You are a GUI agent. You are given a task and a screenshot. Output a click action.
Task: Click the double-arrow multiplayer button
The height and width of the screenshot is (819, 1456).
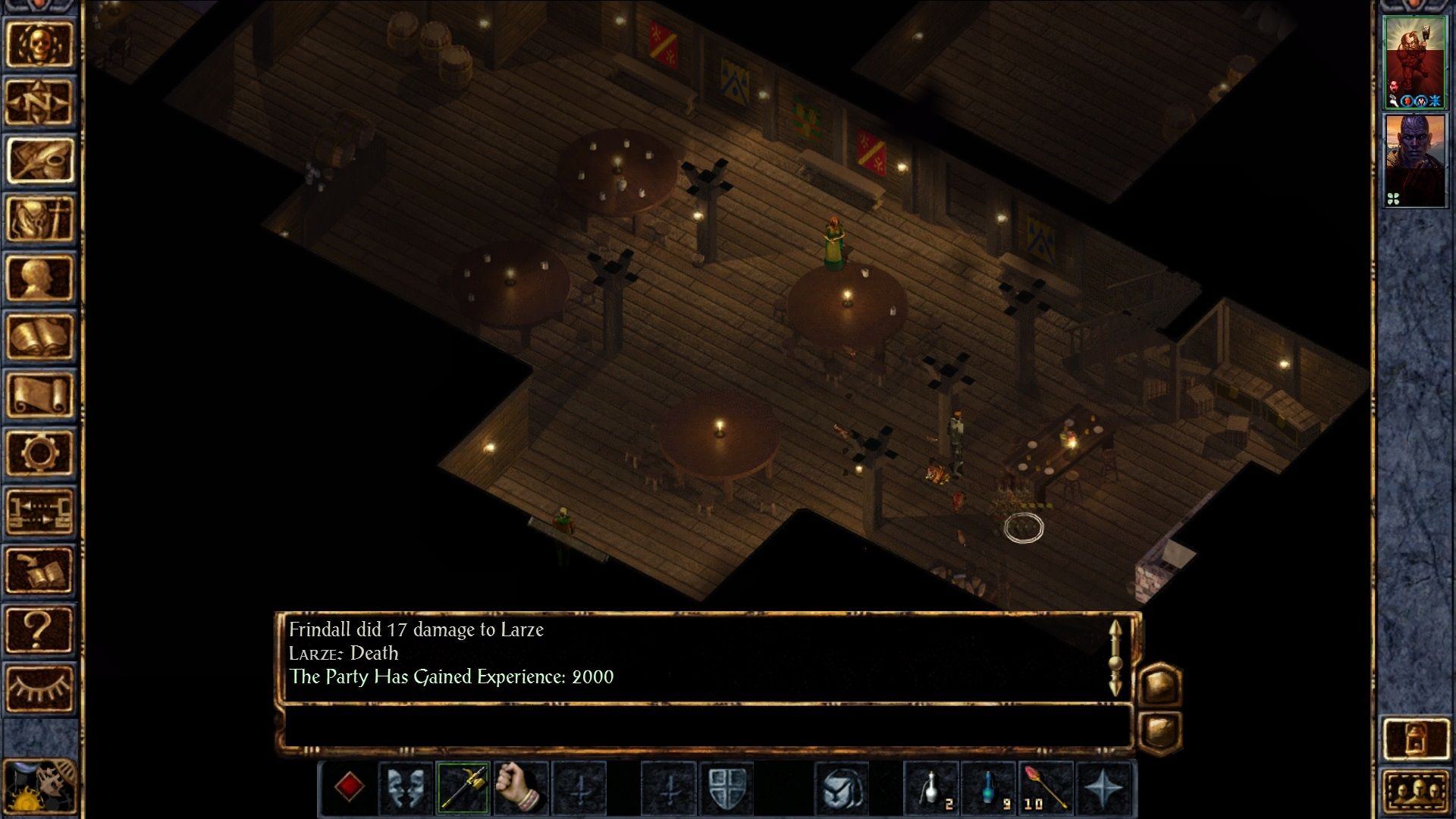(39, 511)
